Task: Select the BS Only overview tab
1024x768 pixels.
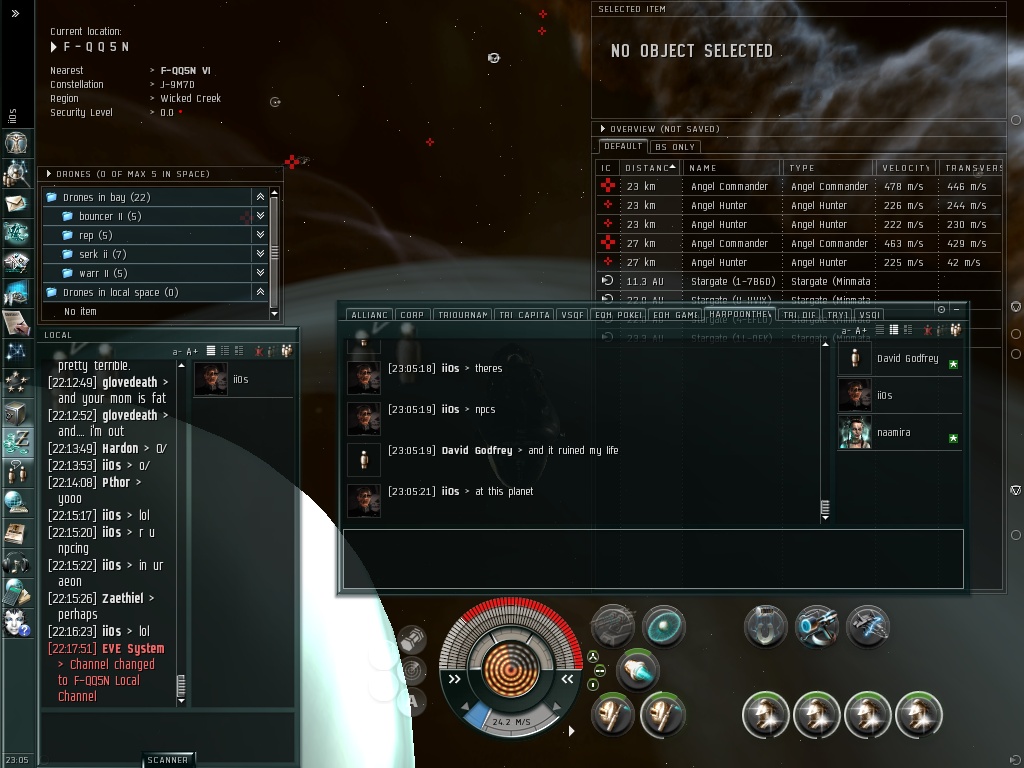Action: click(675, 147)
